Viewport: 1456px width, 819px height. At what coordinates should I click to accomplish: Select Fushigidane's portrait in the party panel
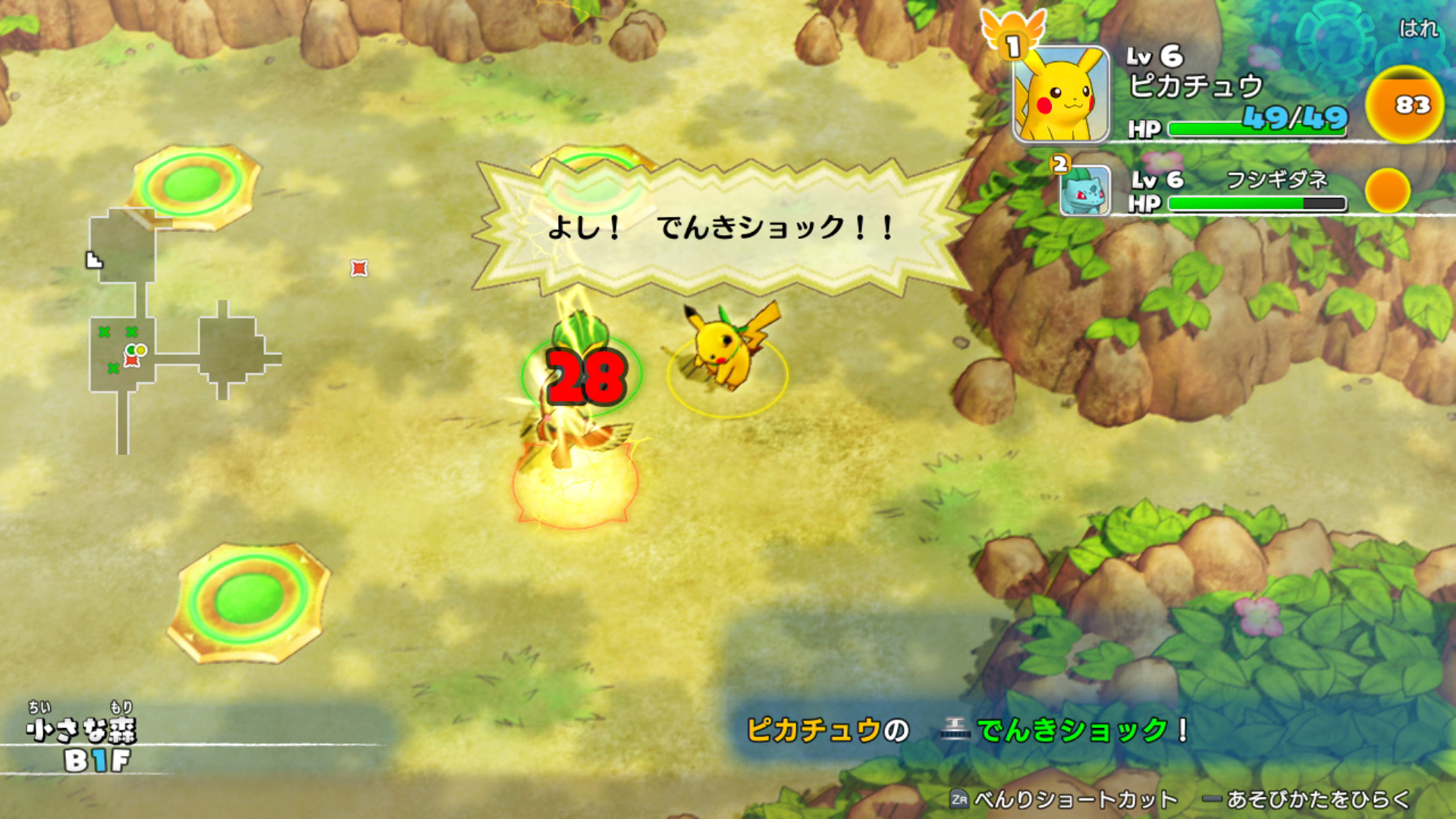[x=1084, y=192]
